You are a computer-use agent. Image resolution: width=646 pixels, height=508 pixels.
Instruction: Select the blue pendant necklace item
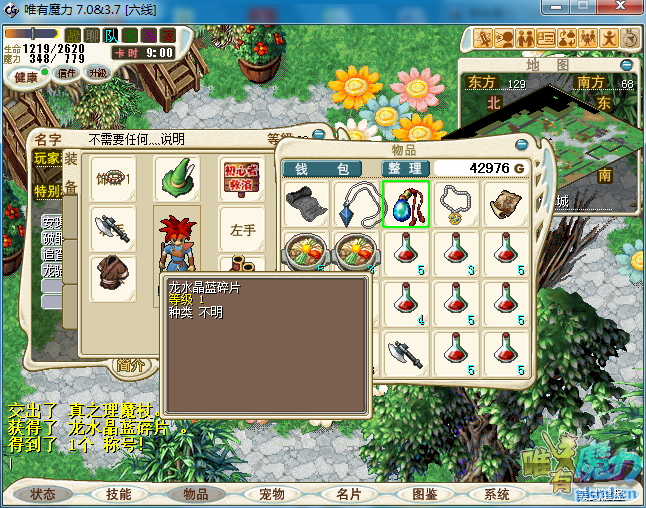pyautogui.click(x=356, y=205)
